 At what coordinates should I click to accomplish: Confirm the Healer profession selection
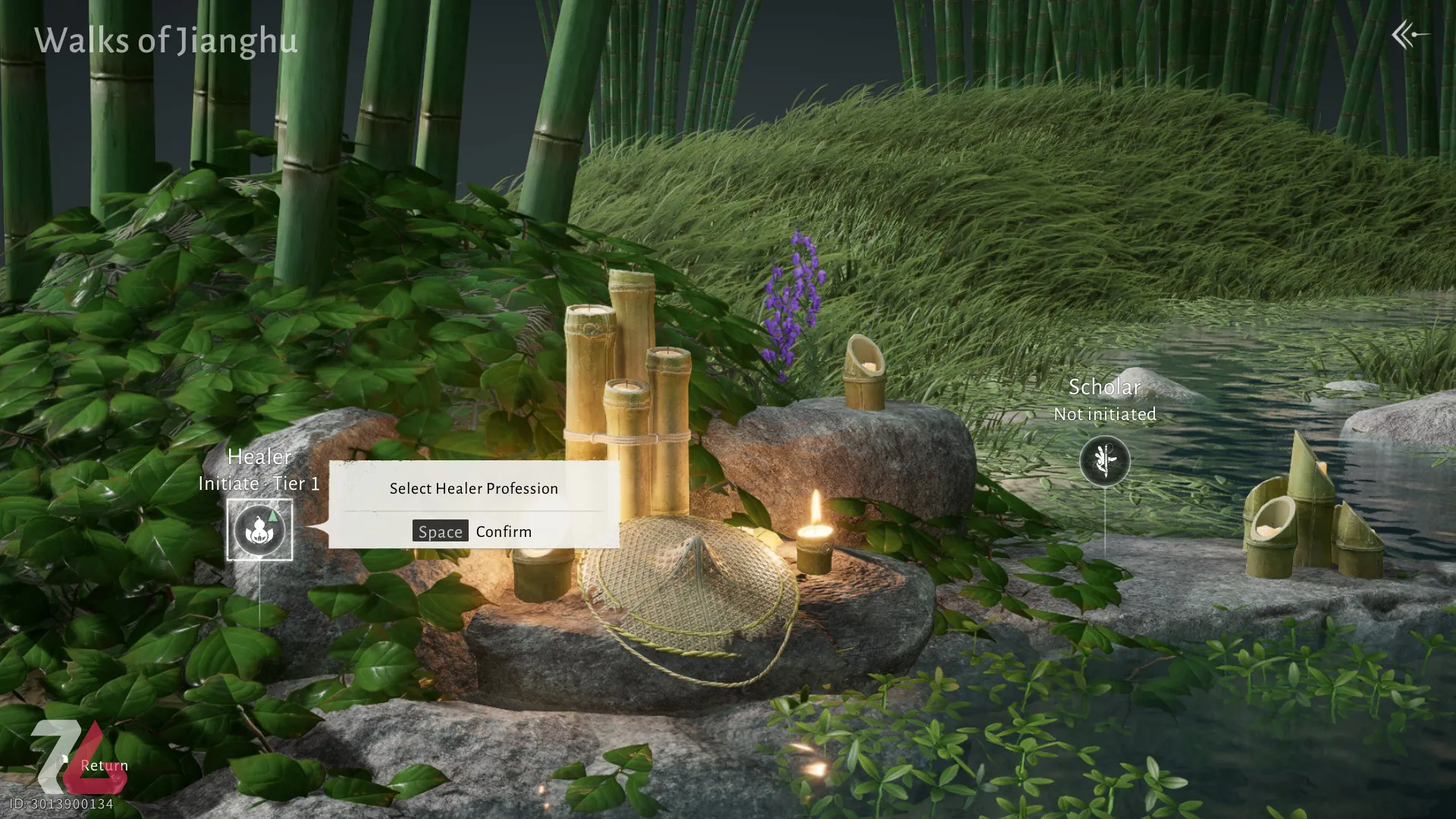point(473,531)
